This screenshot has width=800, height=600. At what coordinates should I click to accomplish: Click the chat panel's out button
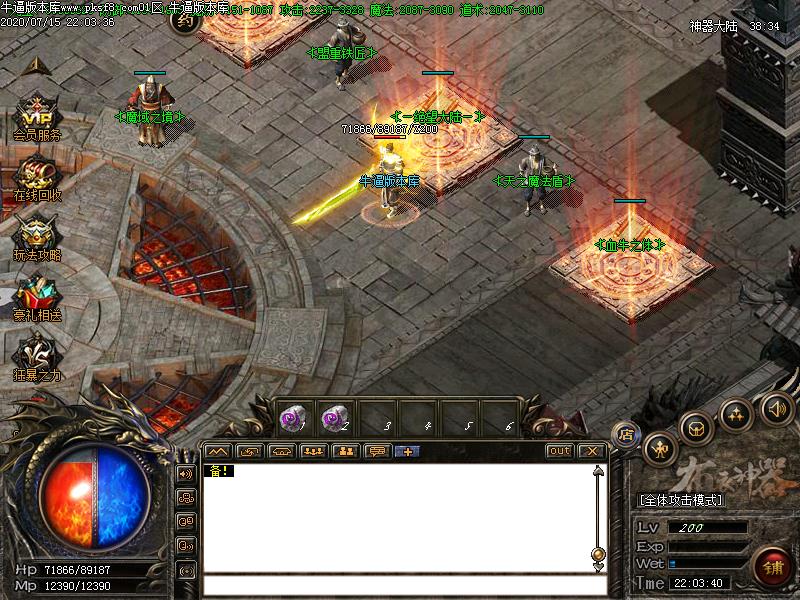(559, 451)
